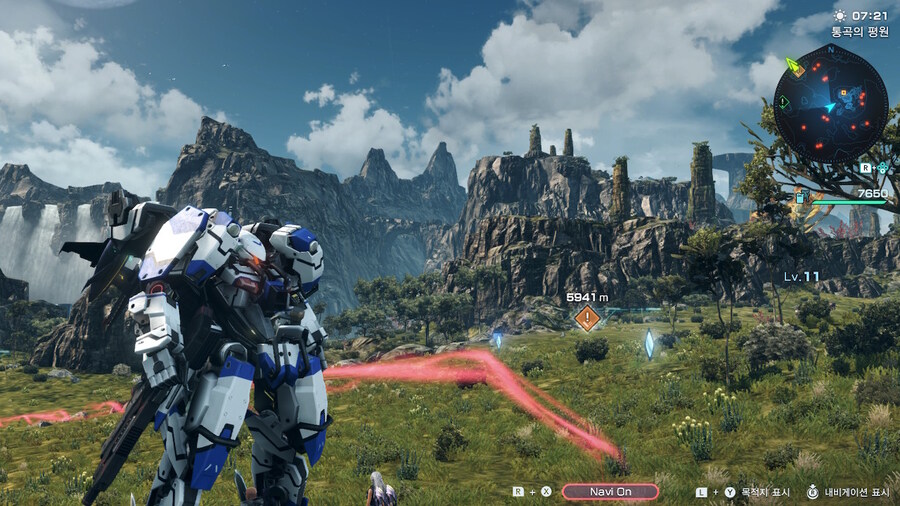Toggle the Navi On button
900x506 pixels.
click(610, 491)
